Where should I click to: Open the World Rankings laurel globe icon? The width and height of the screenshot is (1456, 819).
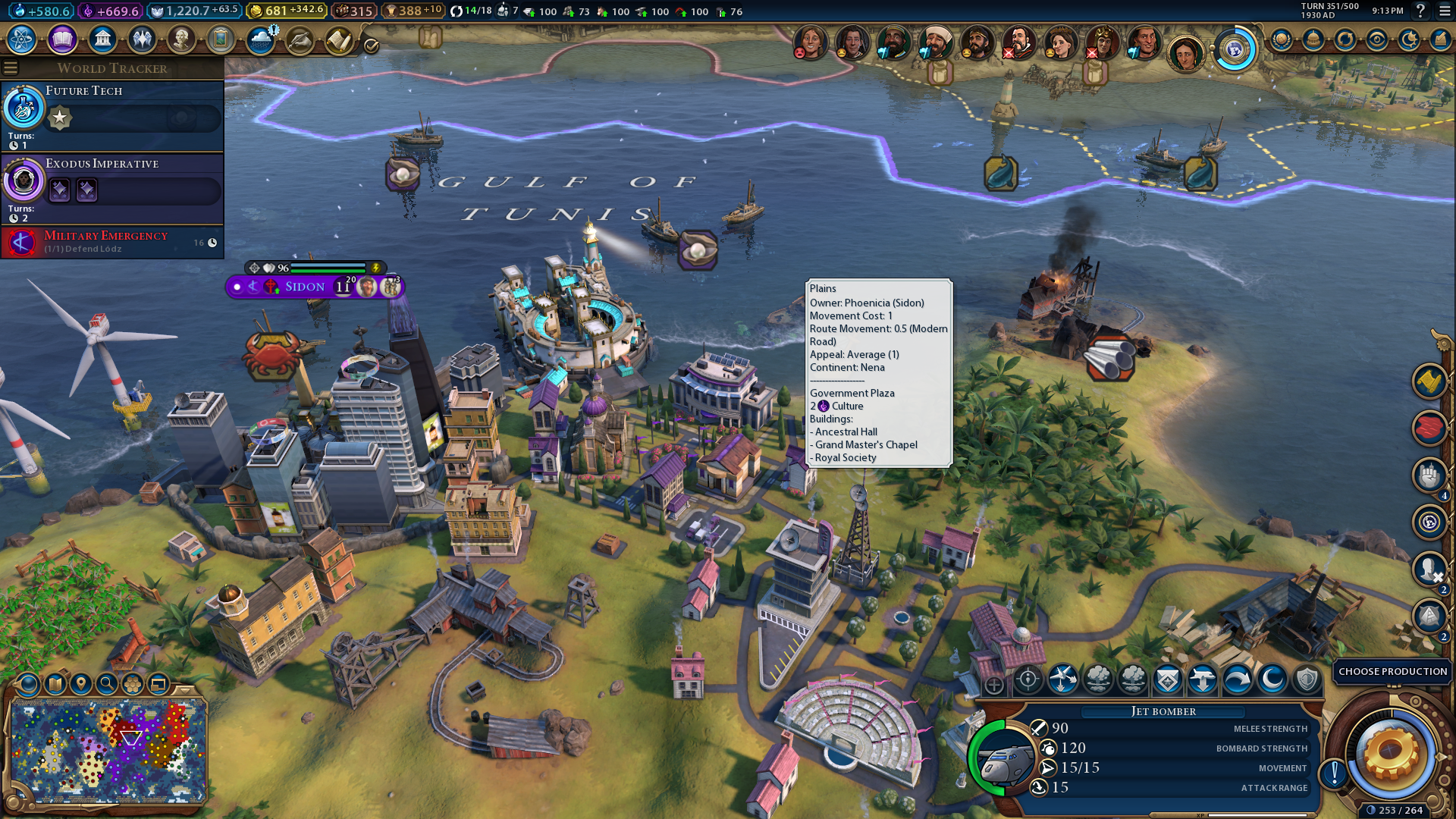click(x=1282, y=39)
